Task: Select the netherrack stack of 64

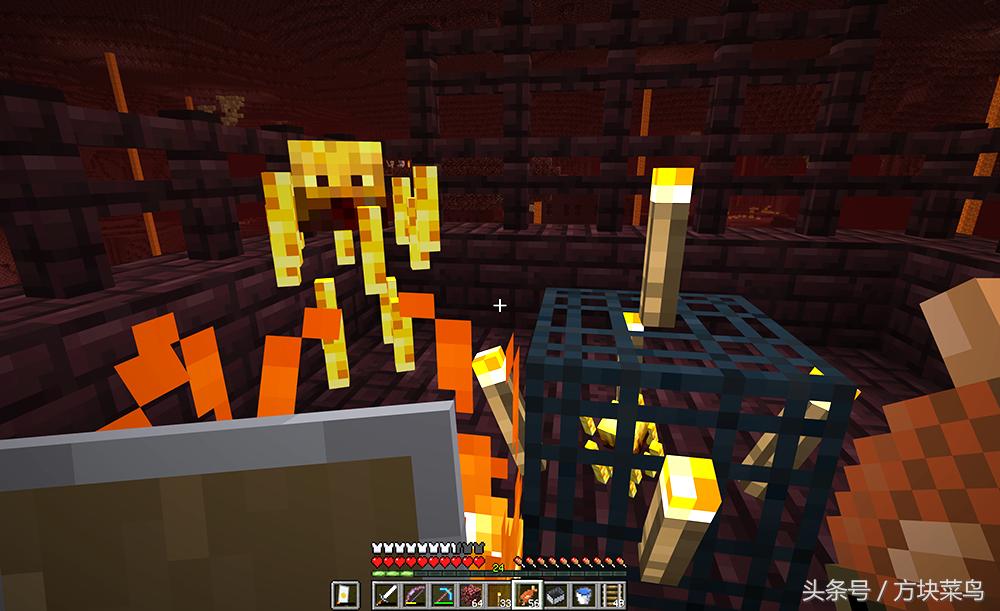Action: coord(470,595)
